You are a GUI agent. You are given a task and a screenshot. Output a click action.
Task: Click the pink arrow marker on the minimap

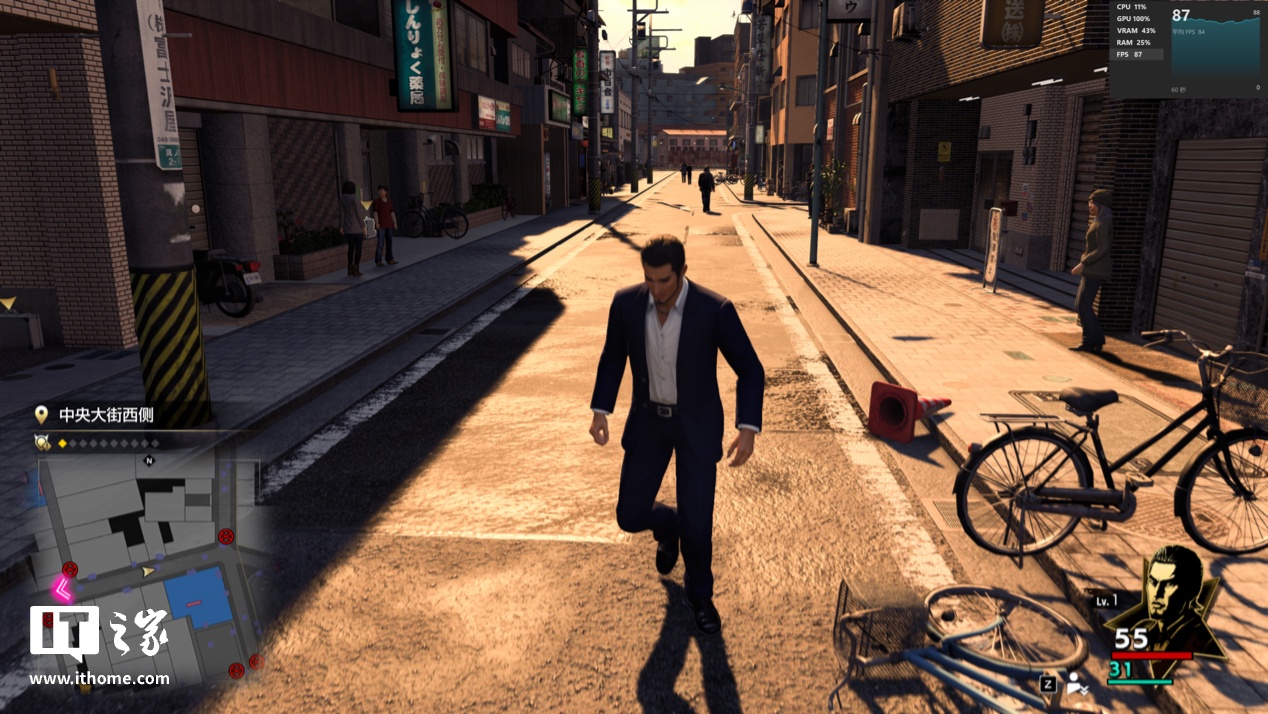tap(62, 589)
